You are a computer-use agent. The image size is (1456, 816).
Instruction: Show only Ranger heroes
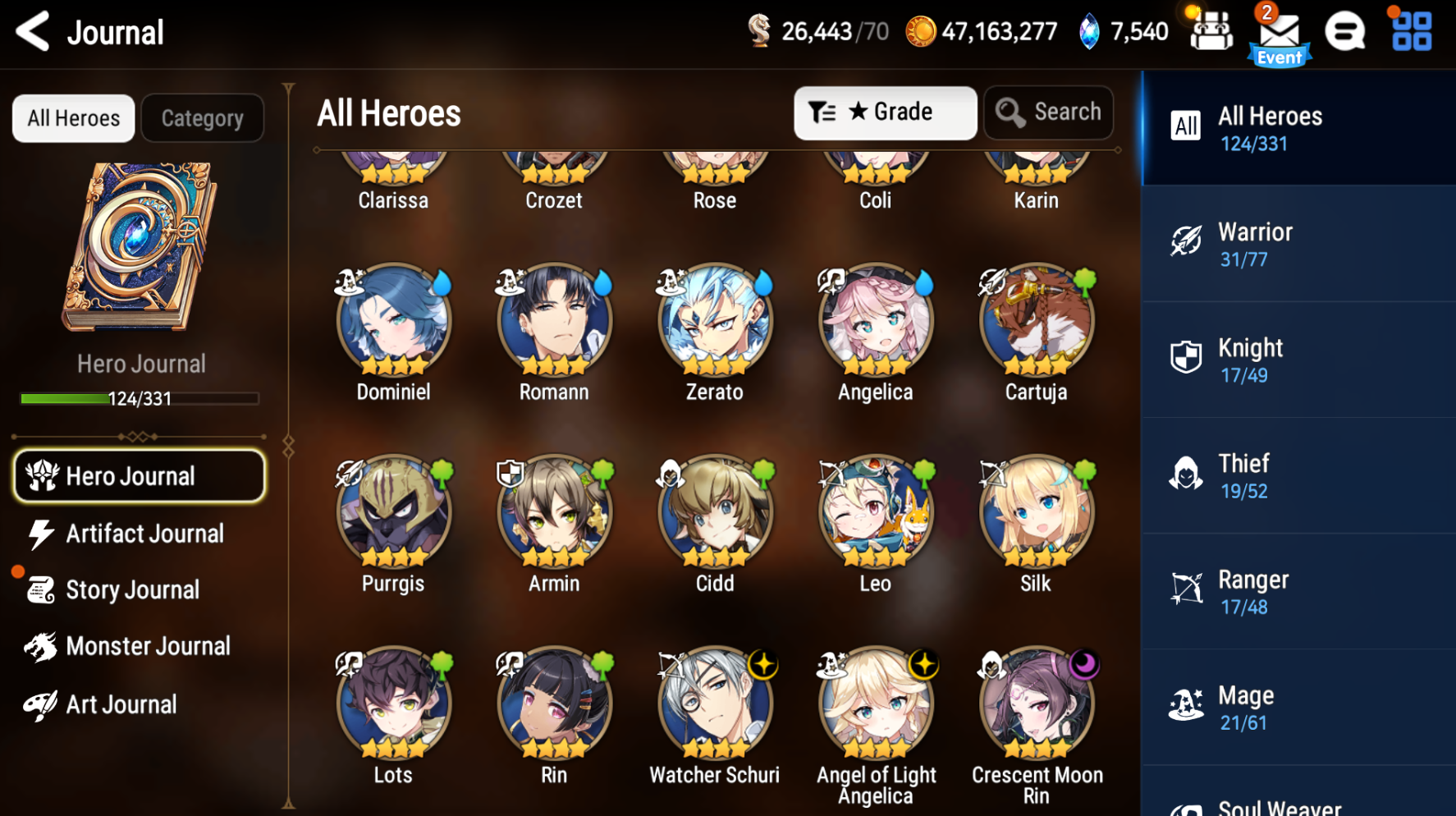point(1298,593)
